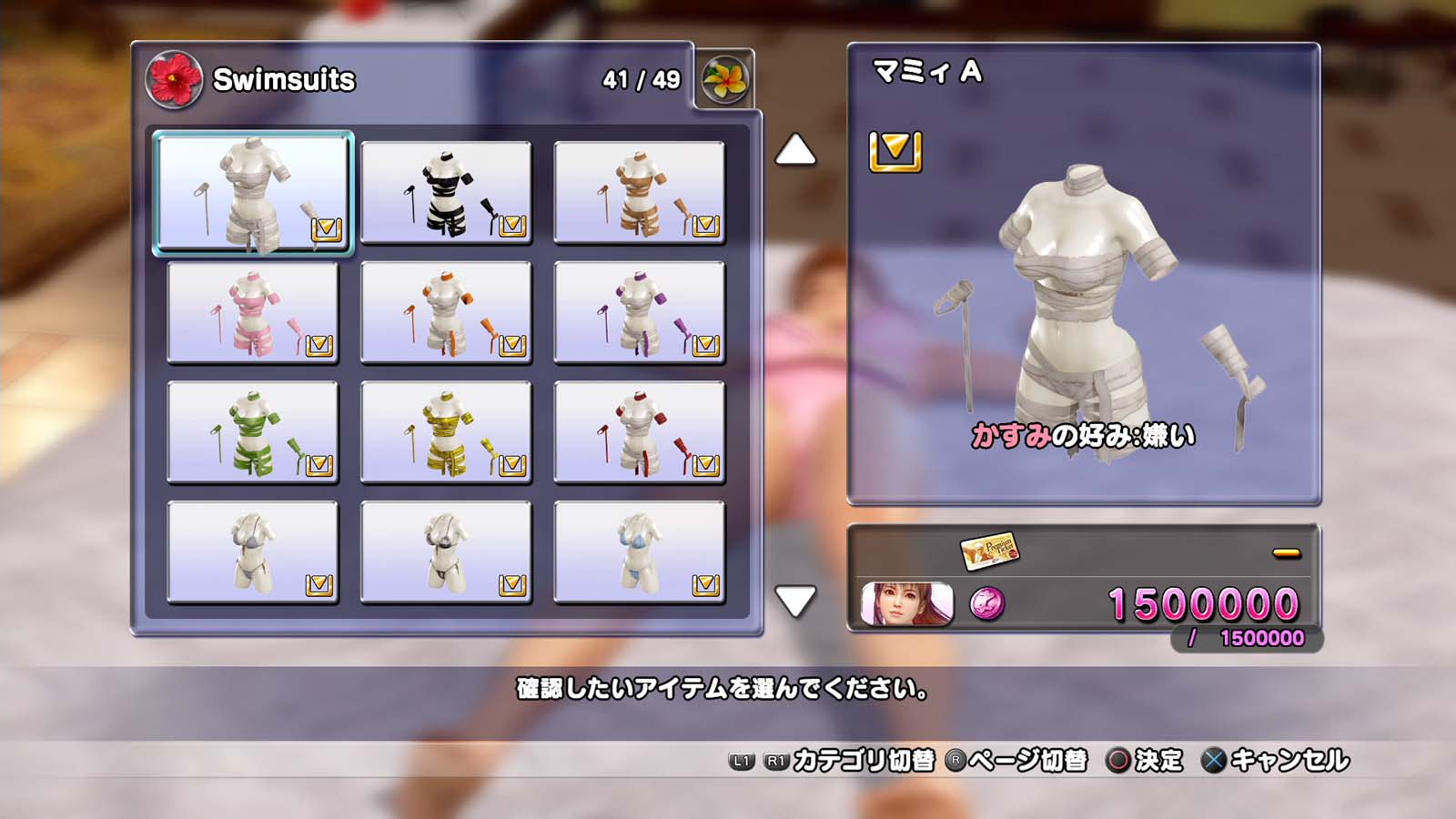Pick the tan brown mummy swimsuit
This screenshot has height=819, width=1456.
(x=639, y=192)
